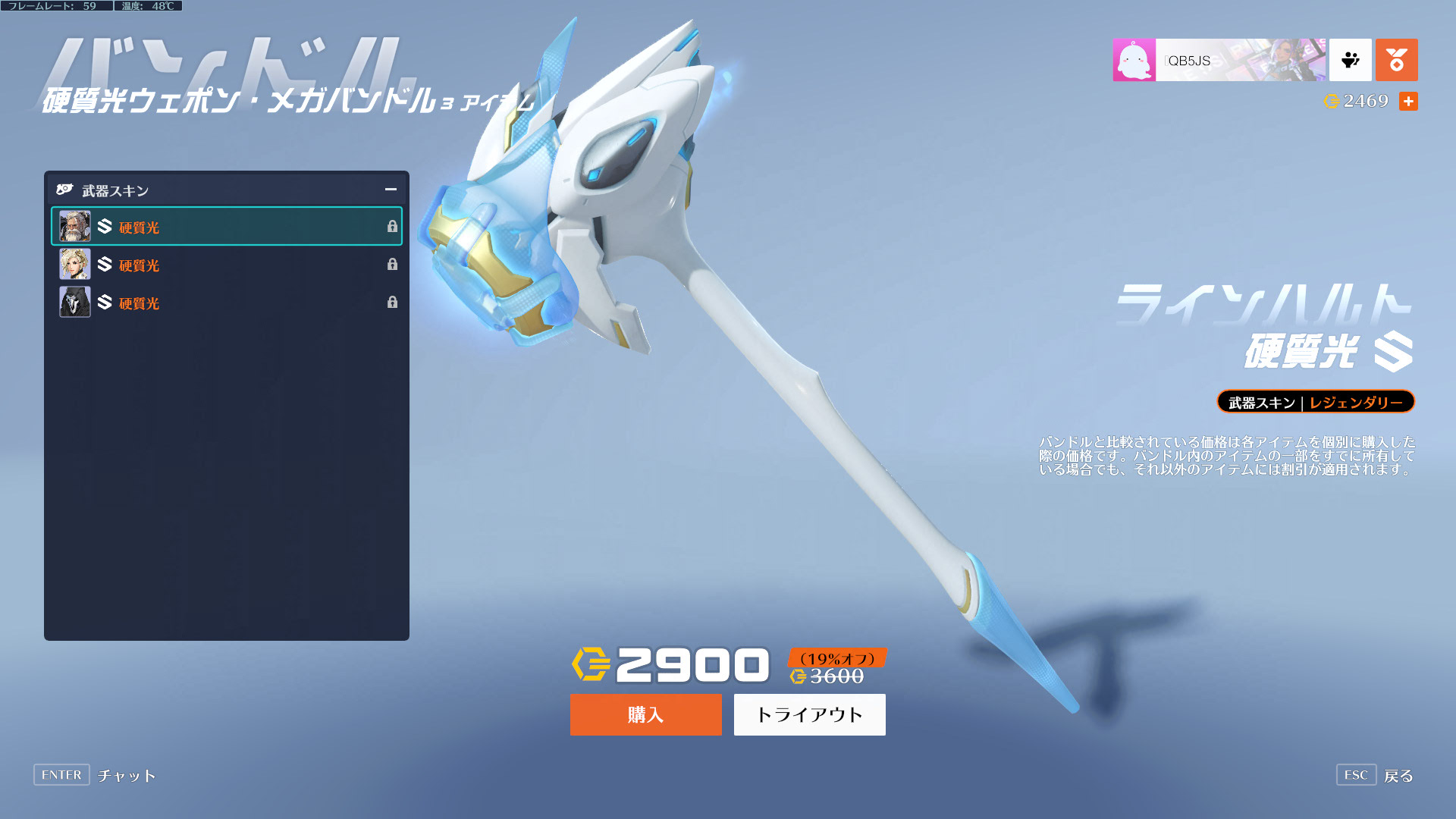Open the social friends icon
Image resolution: width=1456 pixels, height=819 pixels.
point(1350,60)
